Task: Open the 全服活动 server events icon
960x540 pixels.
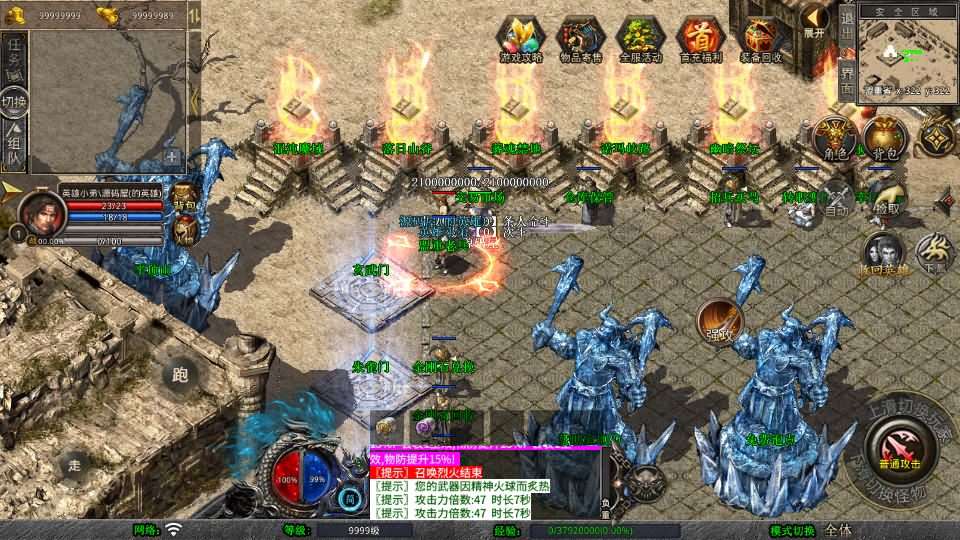Action: click(x=640, y=38)
